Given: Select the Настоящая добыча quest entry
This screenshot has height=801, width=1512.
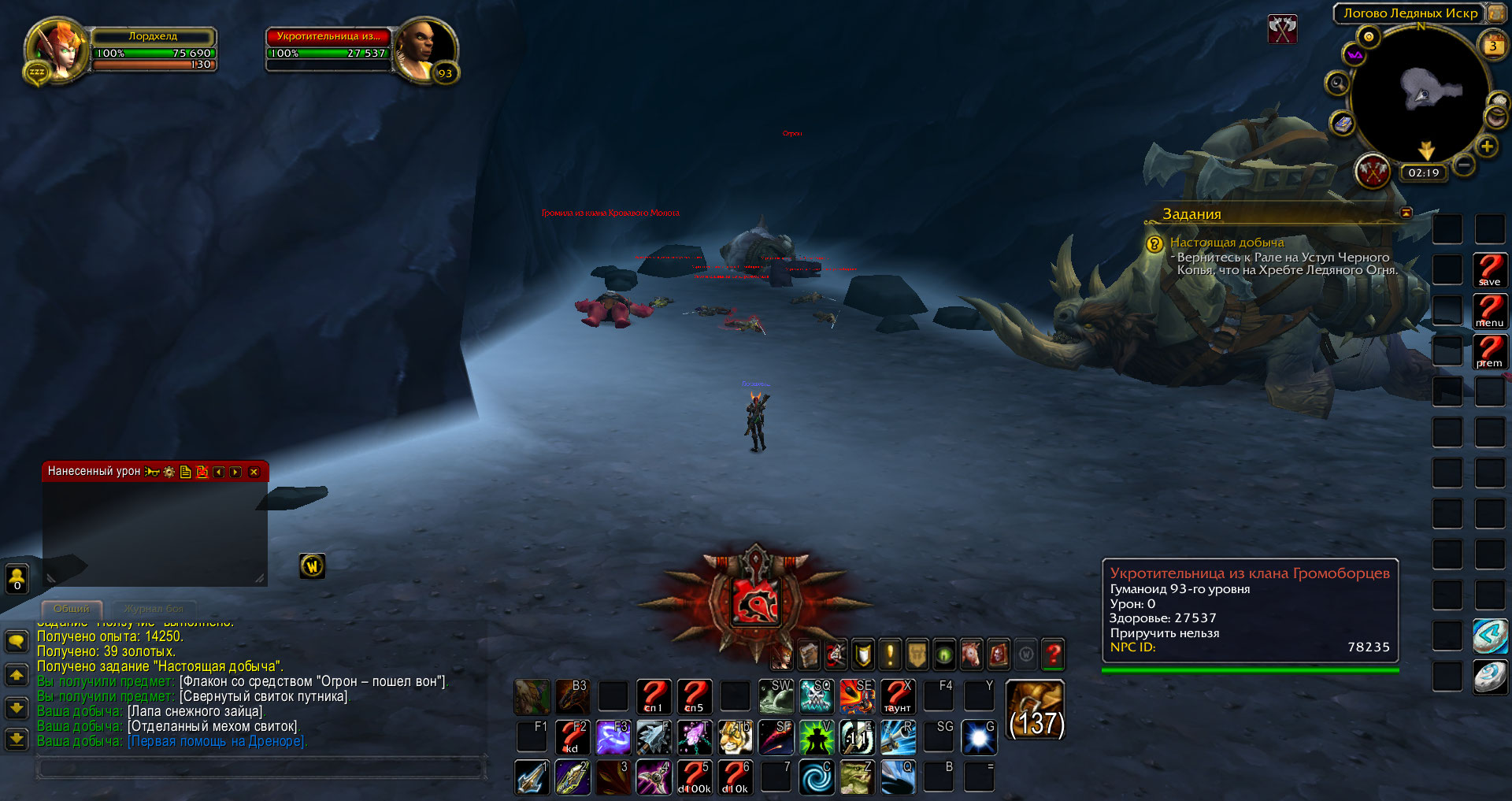Looking at the screenshot, I should point(1226,243).
